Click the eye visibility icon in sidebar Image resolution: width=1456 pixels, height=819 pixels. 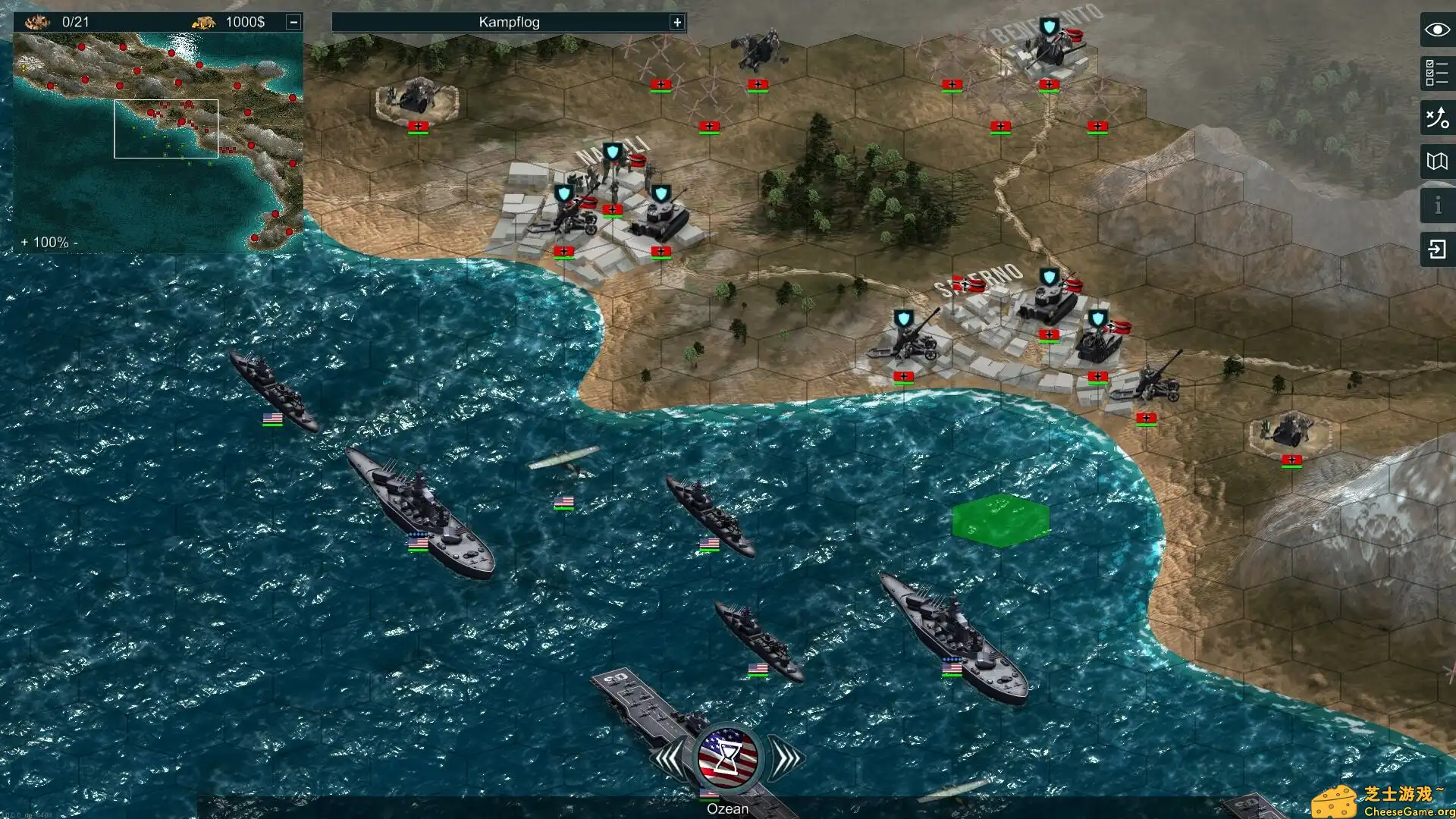1437,30
